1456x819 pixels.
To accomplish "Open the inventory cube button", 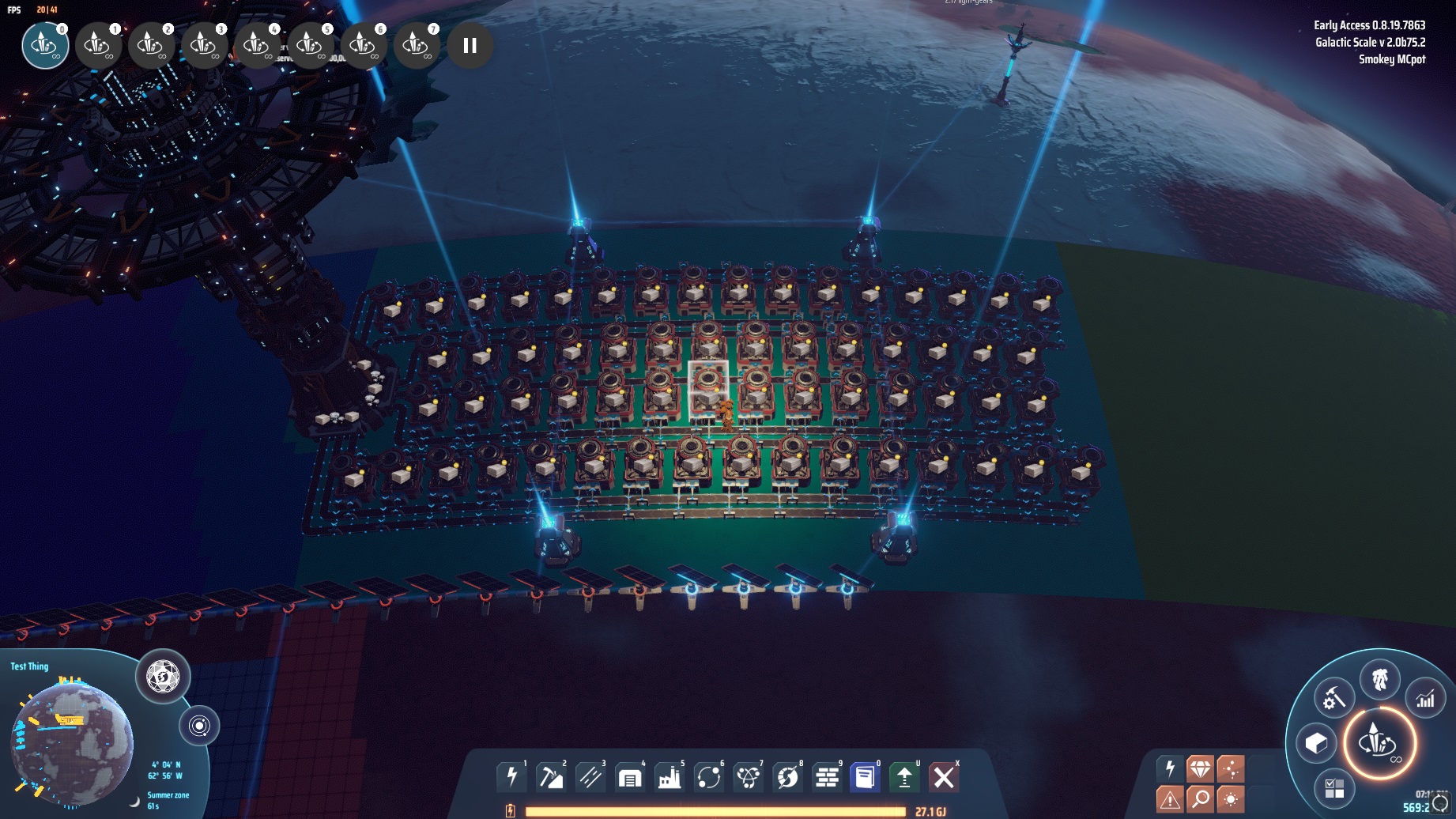I will tap(1316, 743).
